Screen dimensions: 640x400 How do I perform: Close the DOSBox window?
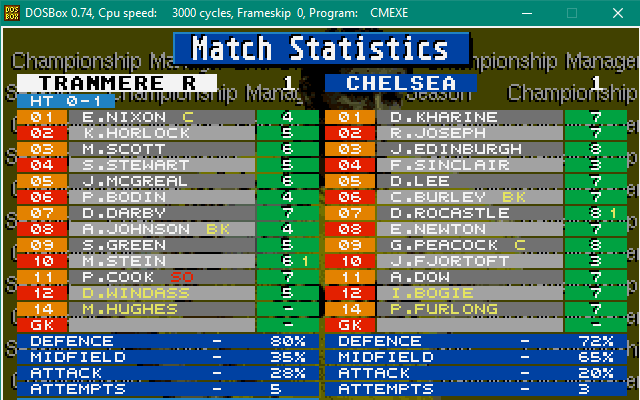[x=618, y=12]
